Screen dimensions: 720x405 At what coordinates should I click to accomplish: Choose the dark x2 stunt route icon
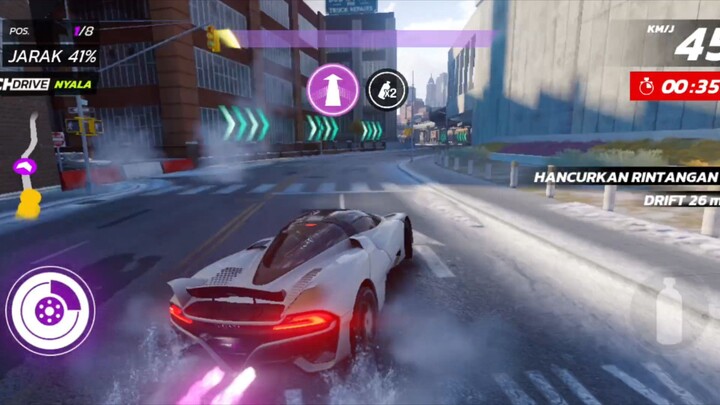[x=384, y=91]
